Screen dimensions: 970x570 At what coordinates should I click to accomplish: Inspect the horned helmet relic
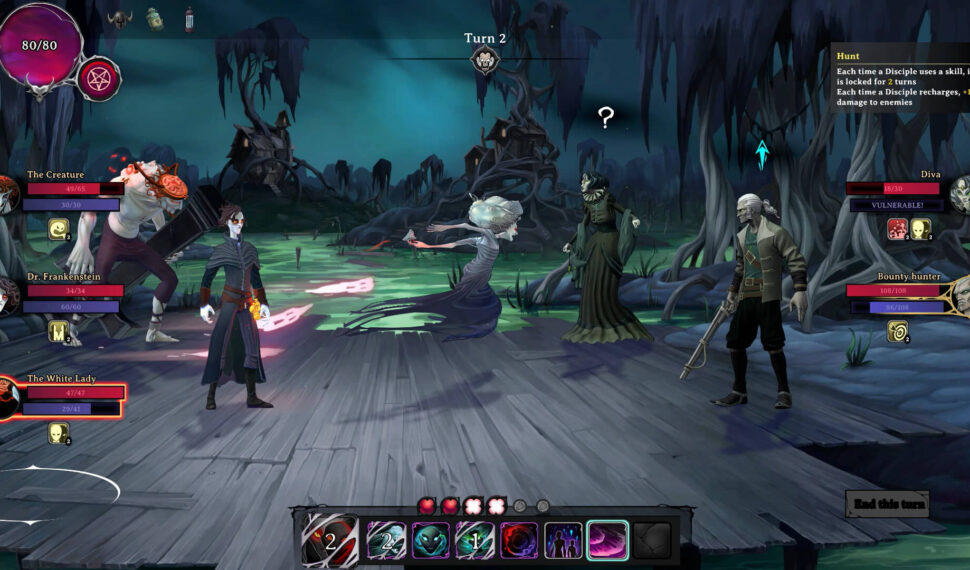[118, 19]
